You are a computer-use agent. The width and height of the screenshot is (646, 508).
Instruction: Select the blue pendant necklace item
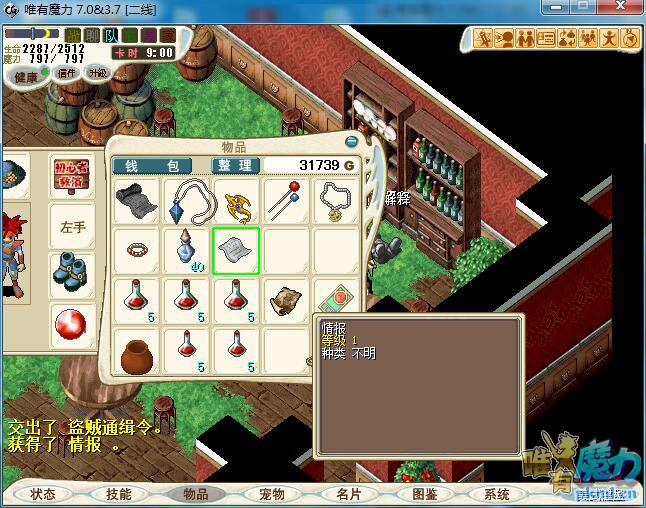pyautogui.click(x=186, y=200)
